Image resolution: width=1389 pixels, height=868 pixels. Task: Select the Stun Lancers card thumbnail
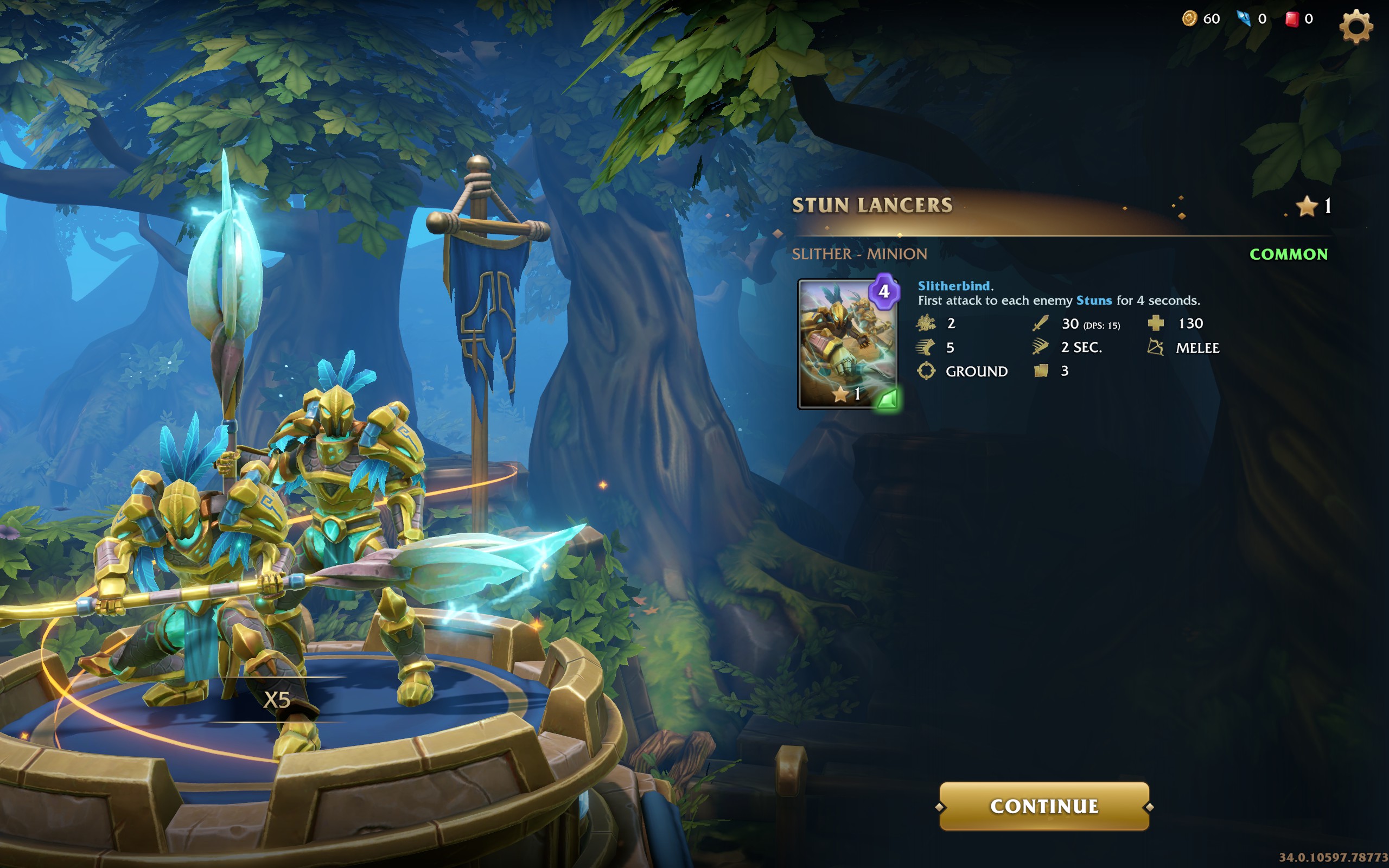848,344
